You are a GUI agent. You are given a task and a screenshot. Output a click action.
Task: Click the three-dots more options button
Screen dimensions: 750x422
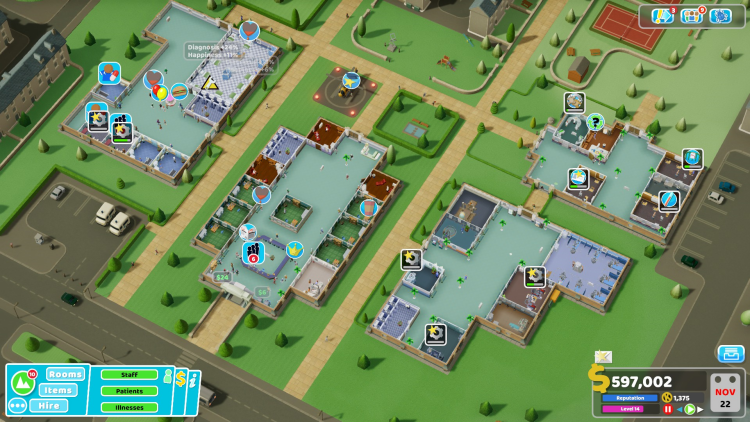point(17,406)
